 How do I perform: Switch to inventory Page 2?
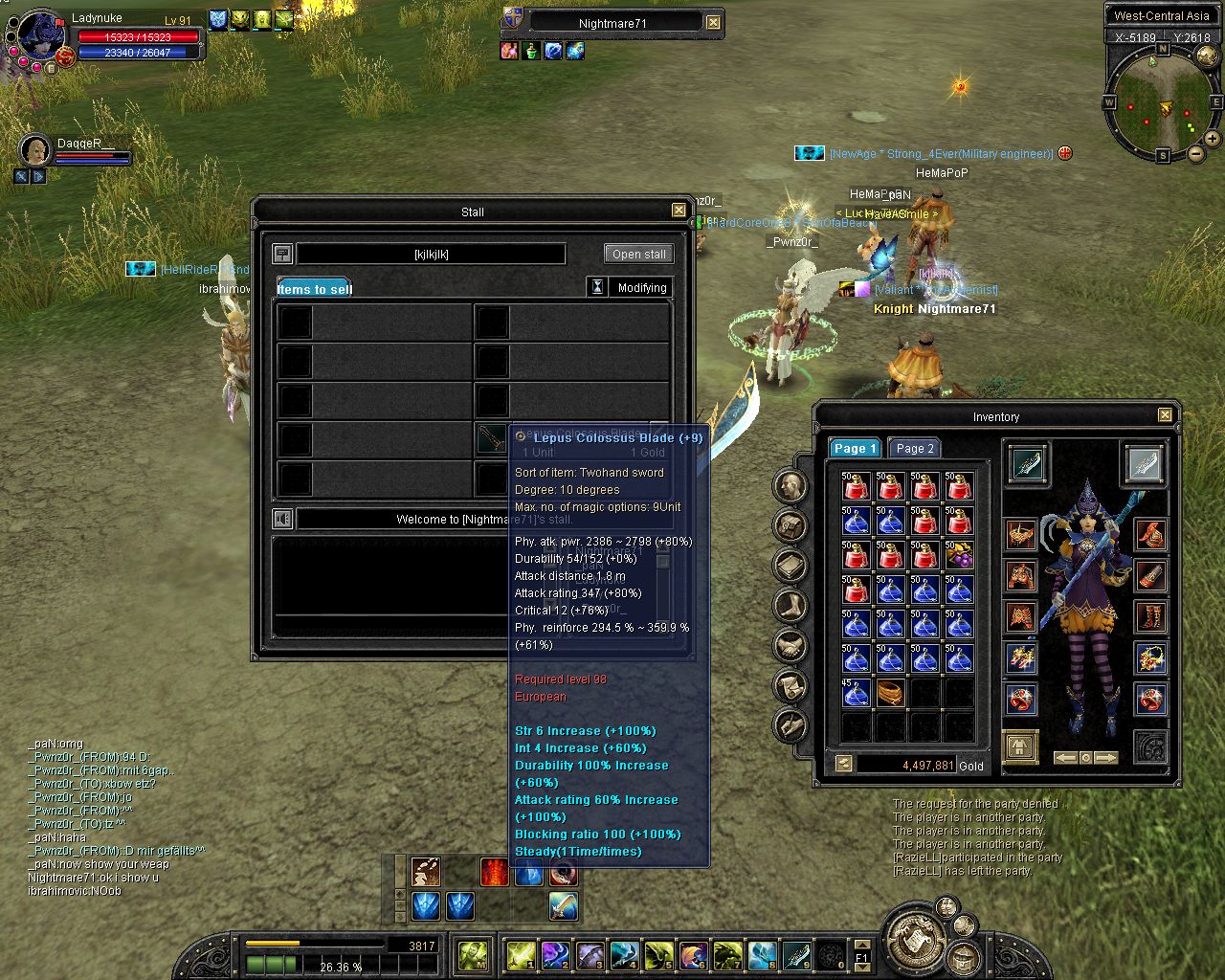click(x=915, y=448)
